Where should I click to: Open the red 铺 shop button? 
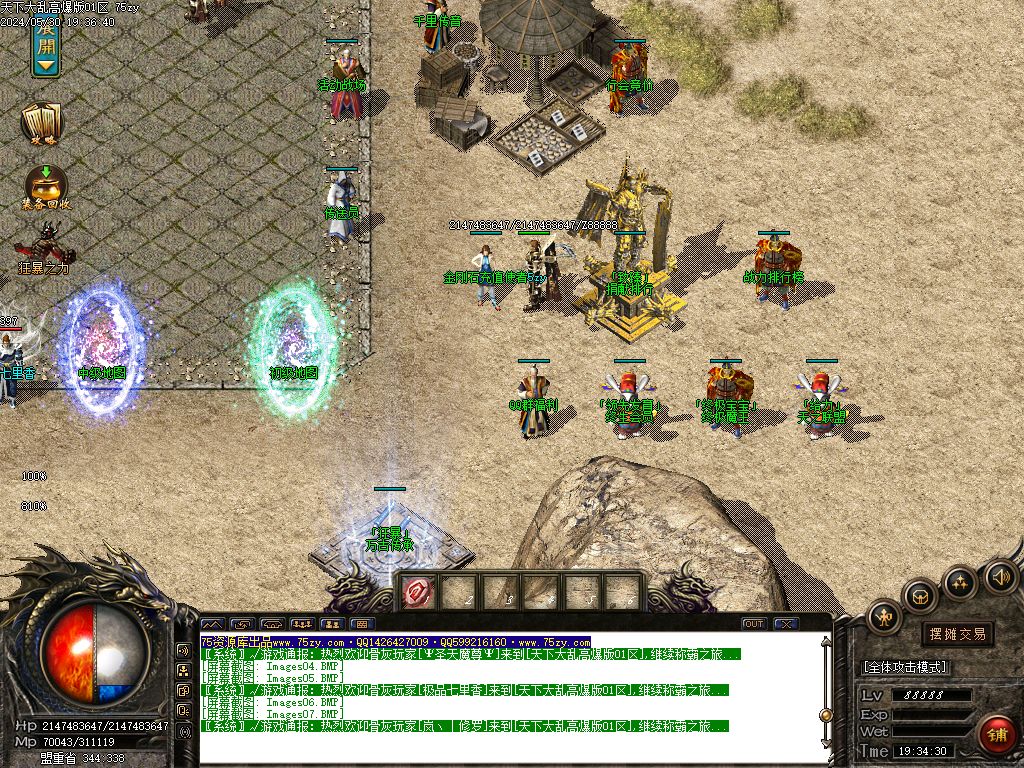tap(997, 735)
